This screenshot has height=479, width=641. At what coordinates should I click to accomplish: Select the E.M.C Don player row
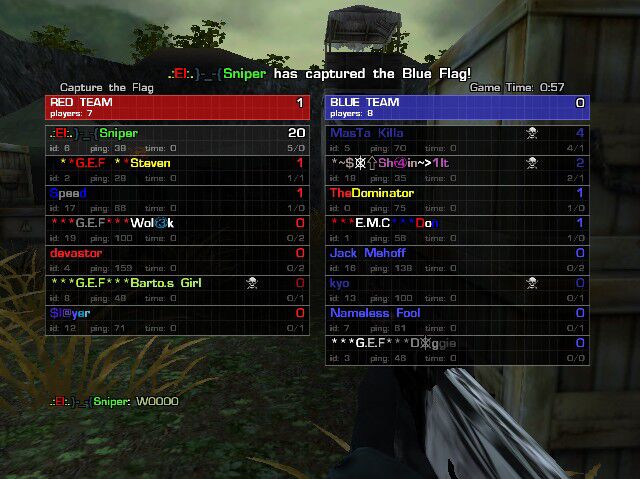pos(457,229)
